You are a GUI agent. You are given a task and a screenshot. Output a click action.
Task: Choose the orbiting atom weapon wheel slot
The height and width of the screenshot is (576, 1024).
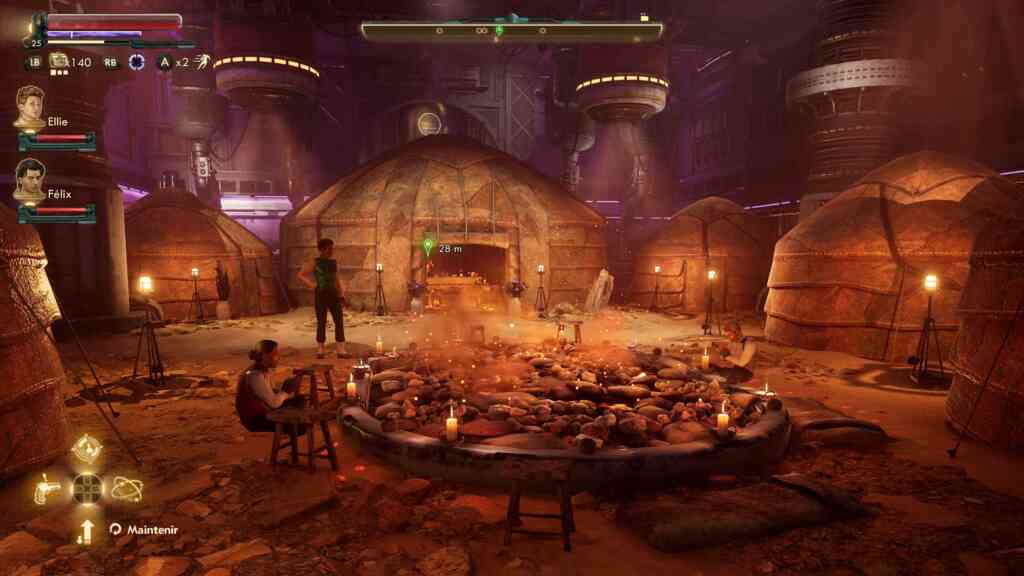[x=126, y=489]
